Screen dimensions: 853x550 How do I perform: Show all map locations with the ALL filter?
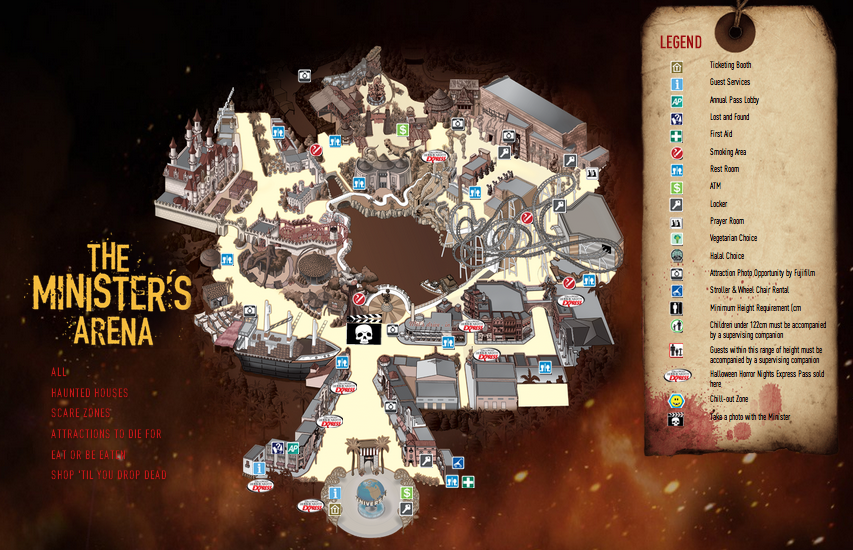click(x=59, y=371)
